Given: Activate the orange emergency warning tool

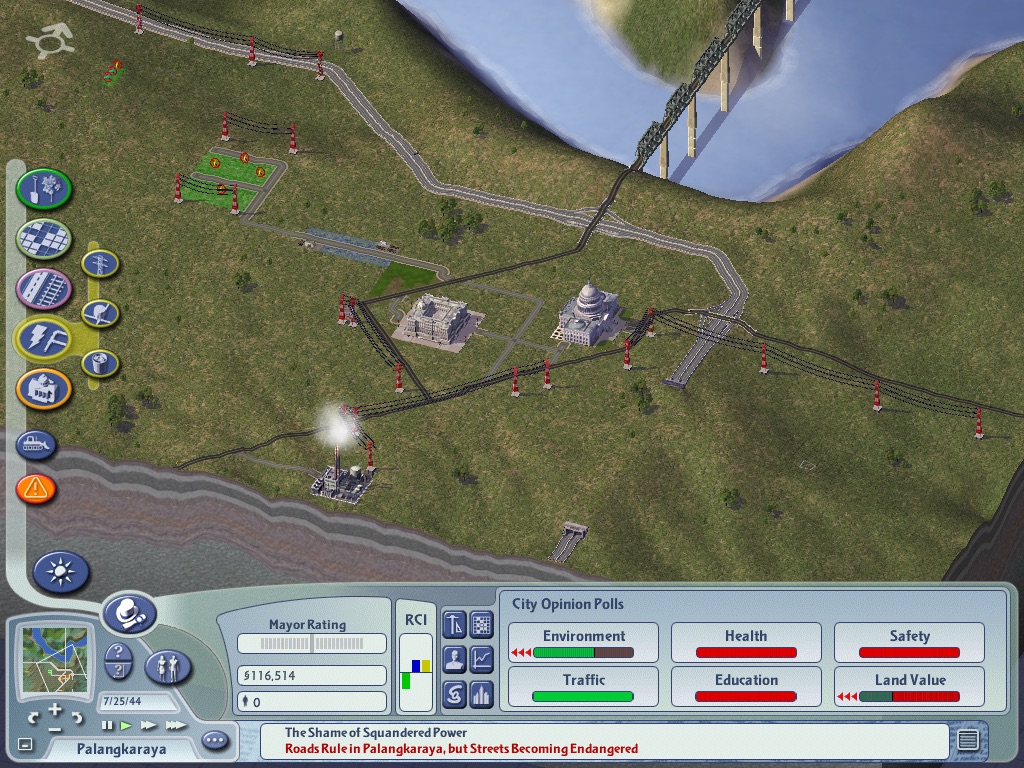Looking at the screenshot, I should pyautogui.click(x=36, y=489).
